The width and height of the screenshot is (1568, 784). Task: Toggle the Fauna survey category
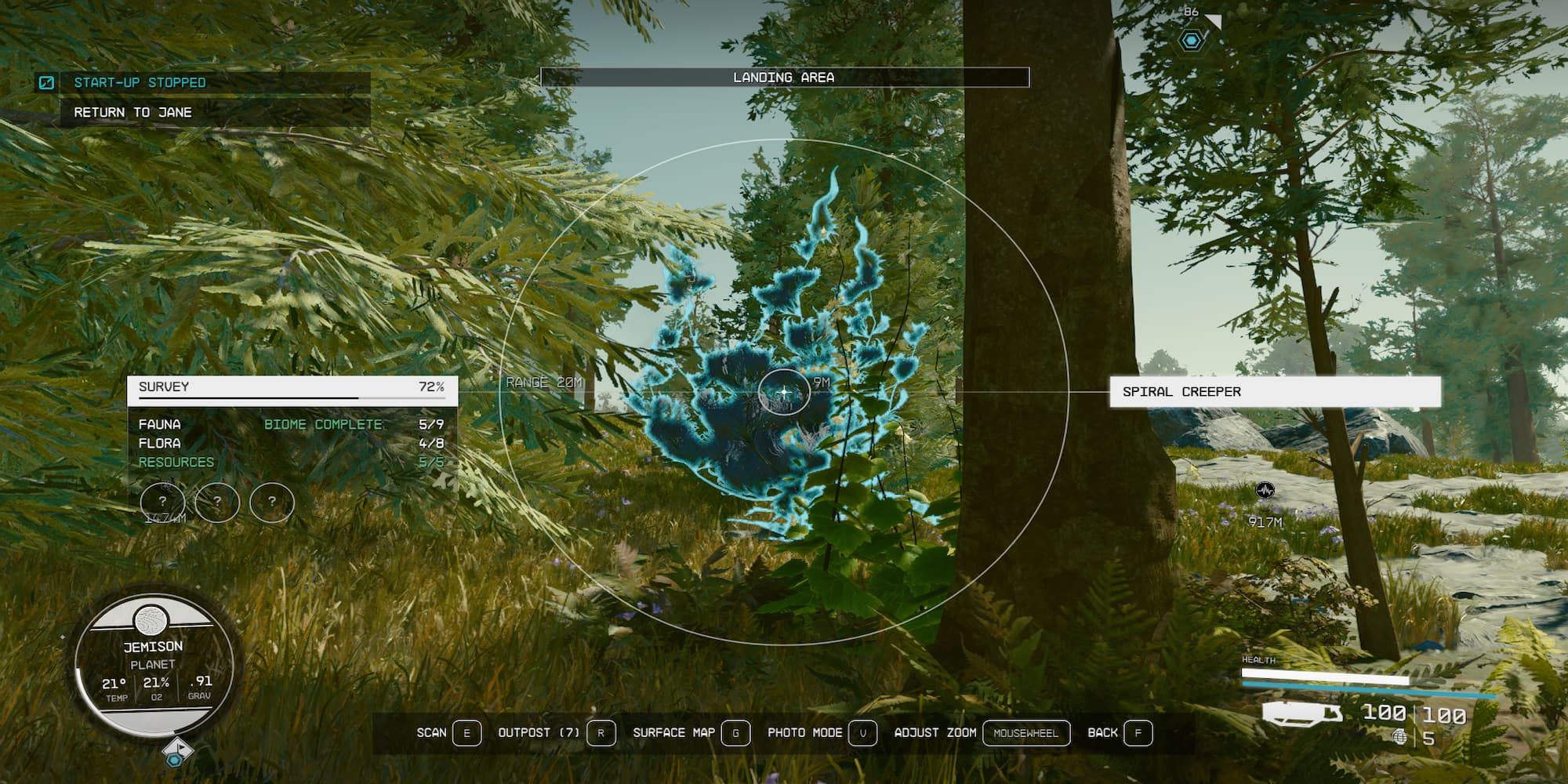(159, 424)
